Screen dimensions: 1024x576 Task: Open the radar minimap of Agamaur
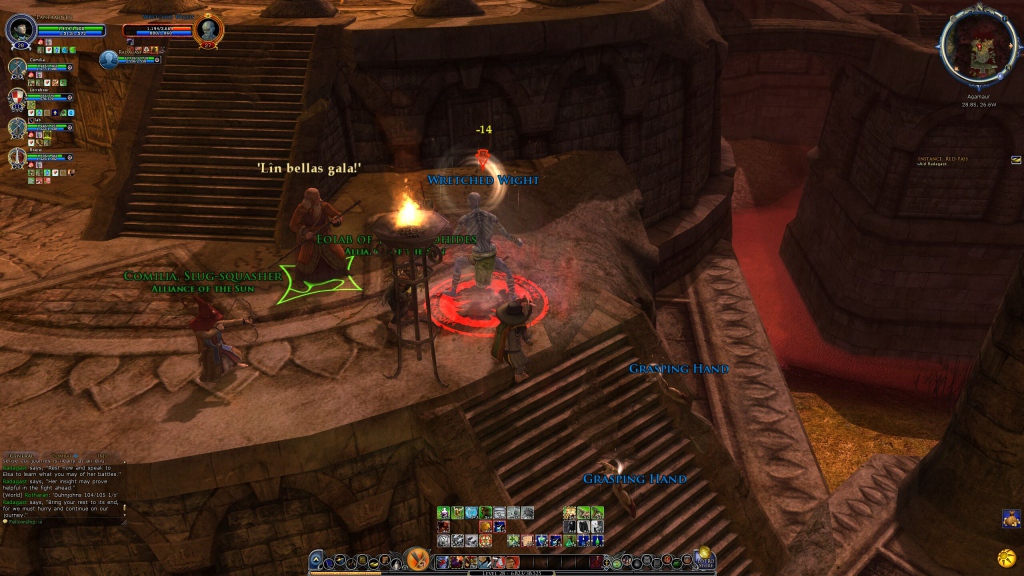click(978, 47)
